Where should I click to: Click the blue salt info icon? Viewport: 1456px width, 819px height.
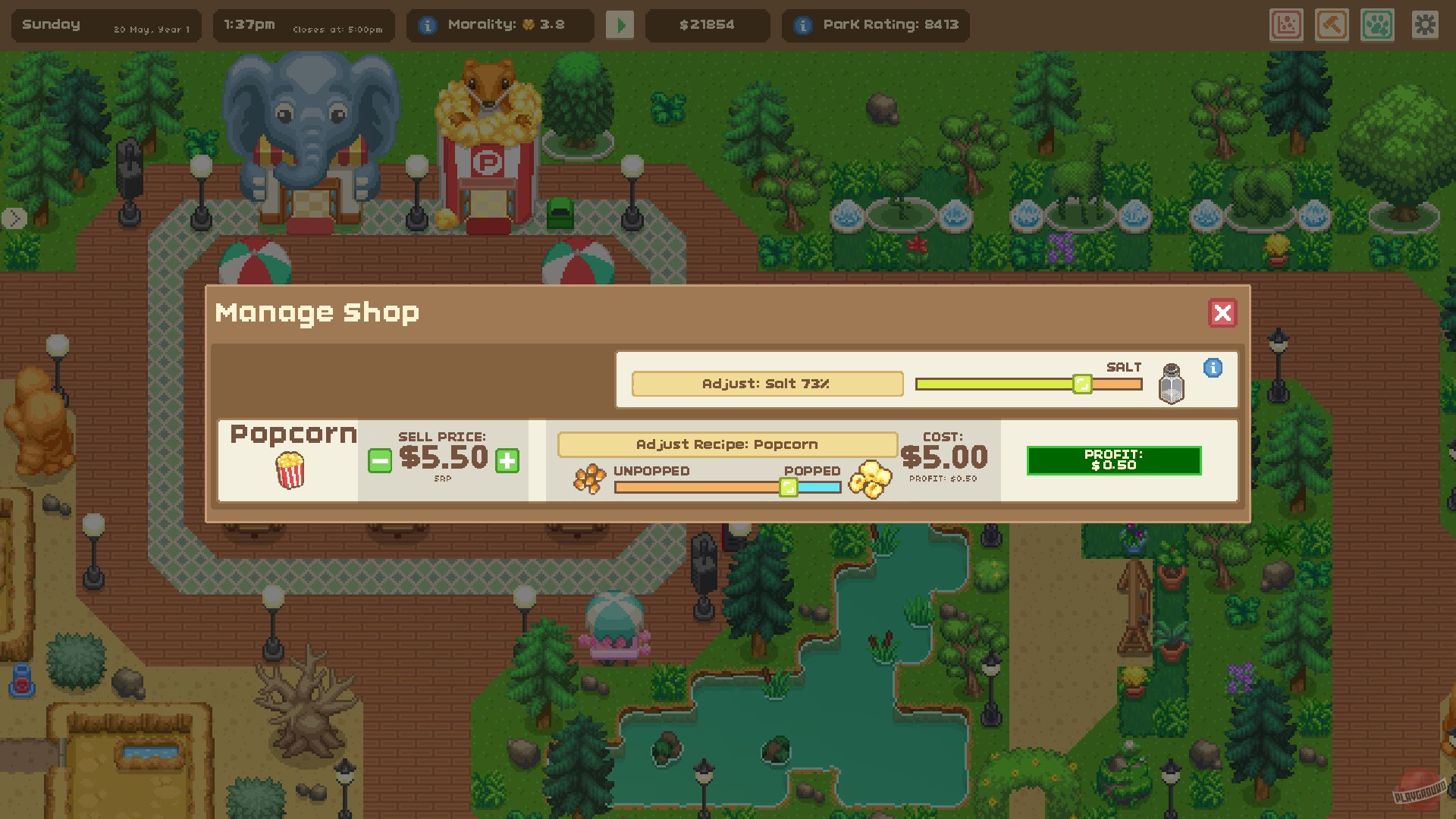click(x=1215, y=369)
